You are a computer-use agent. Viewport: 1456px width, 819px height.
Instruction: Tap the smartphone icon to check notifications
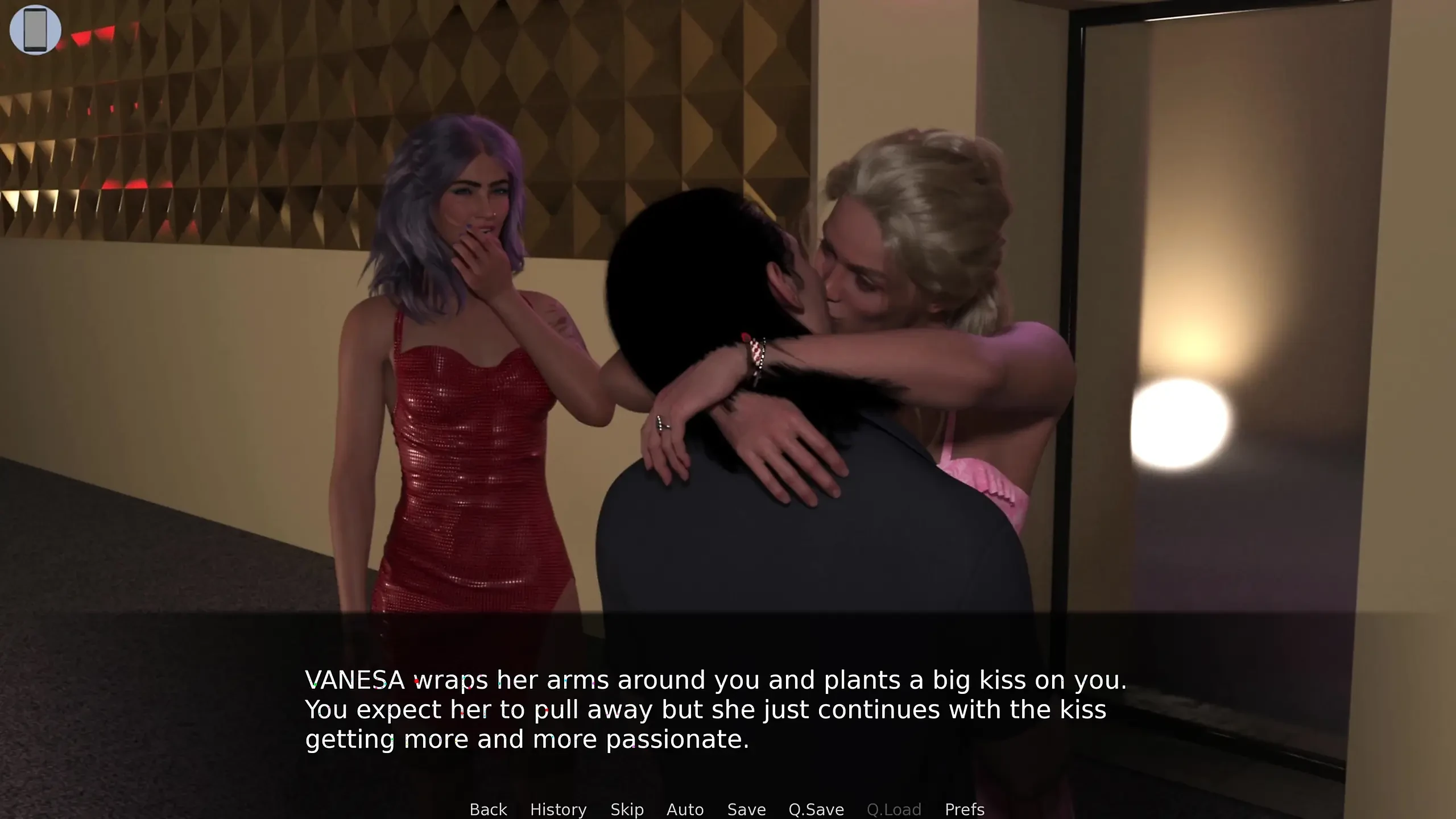pos(35,29)
